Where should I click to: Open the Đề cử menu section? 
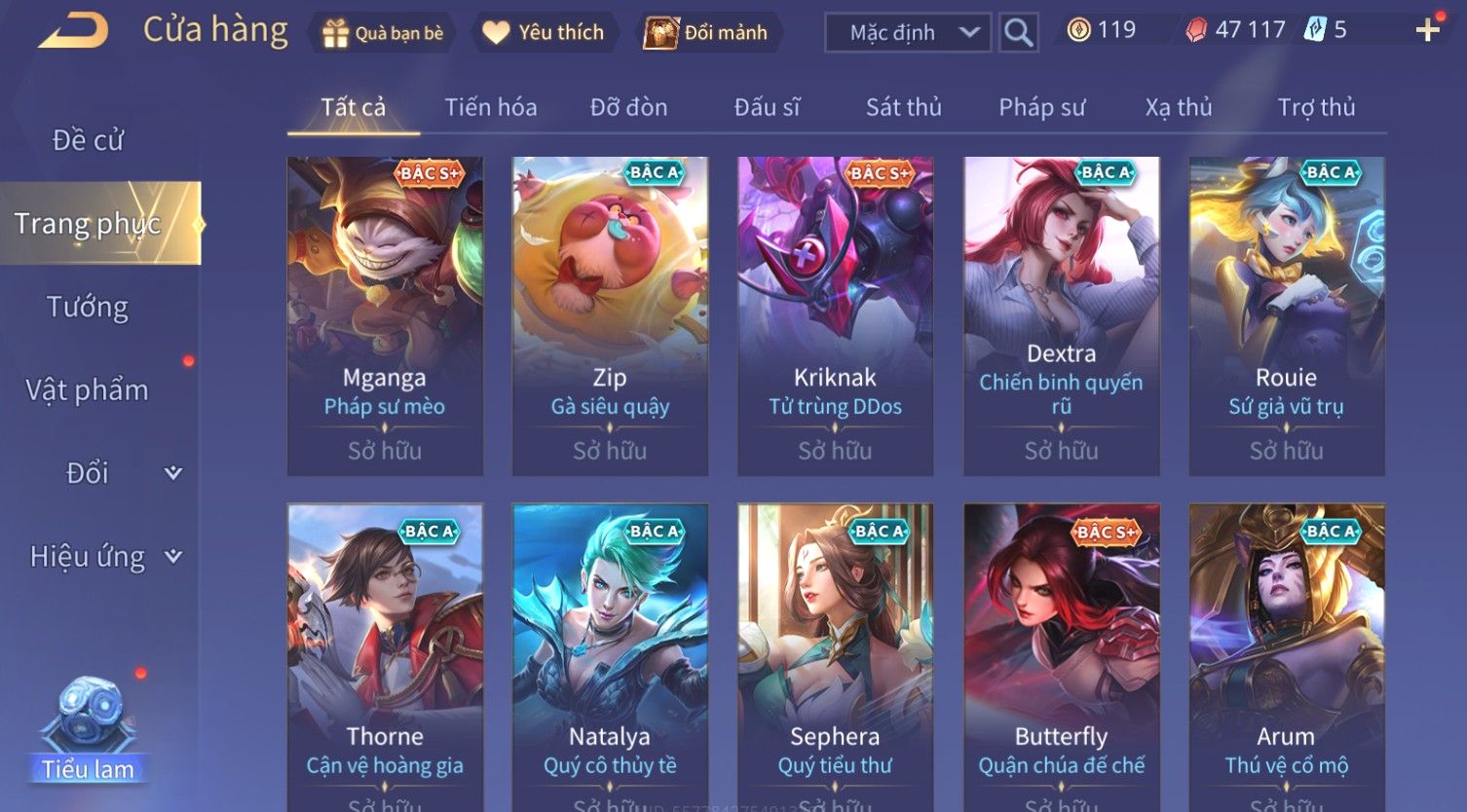click(x=88, y=140)
